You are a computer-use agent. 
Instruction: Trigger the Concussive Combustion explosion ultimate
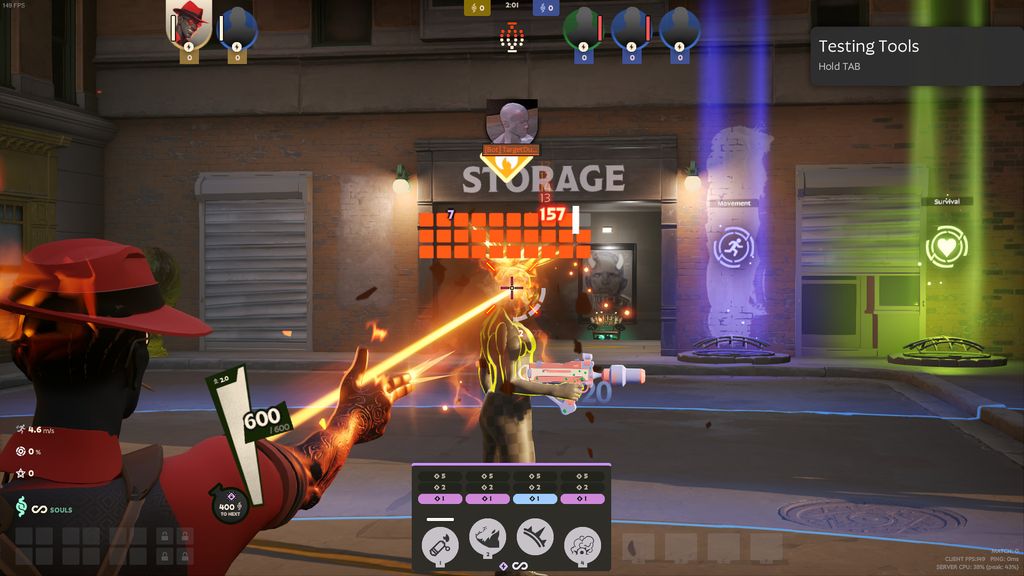point(582,544)
